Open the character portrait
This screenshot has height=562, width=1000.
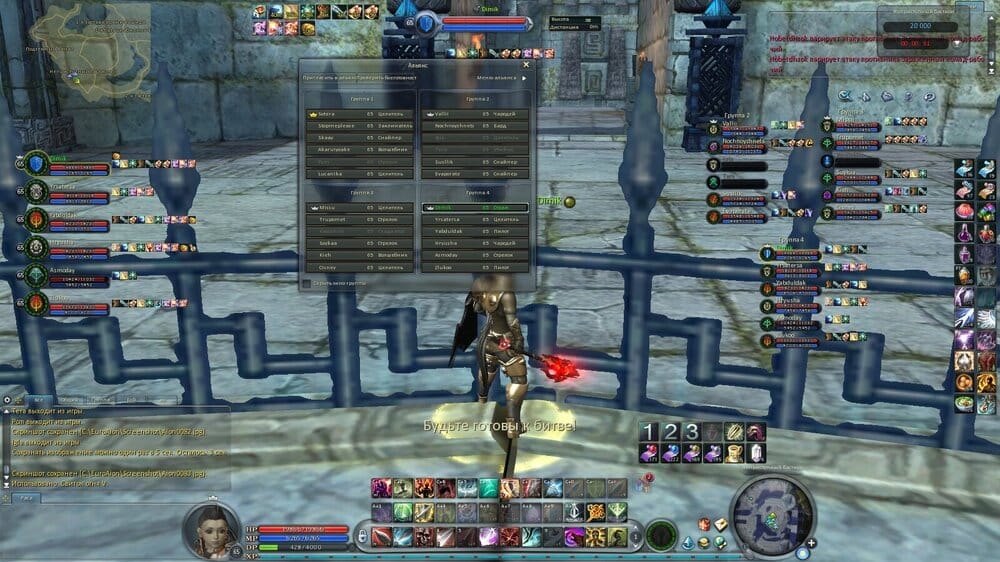point(210,530)
